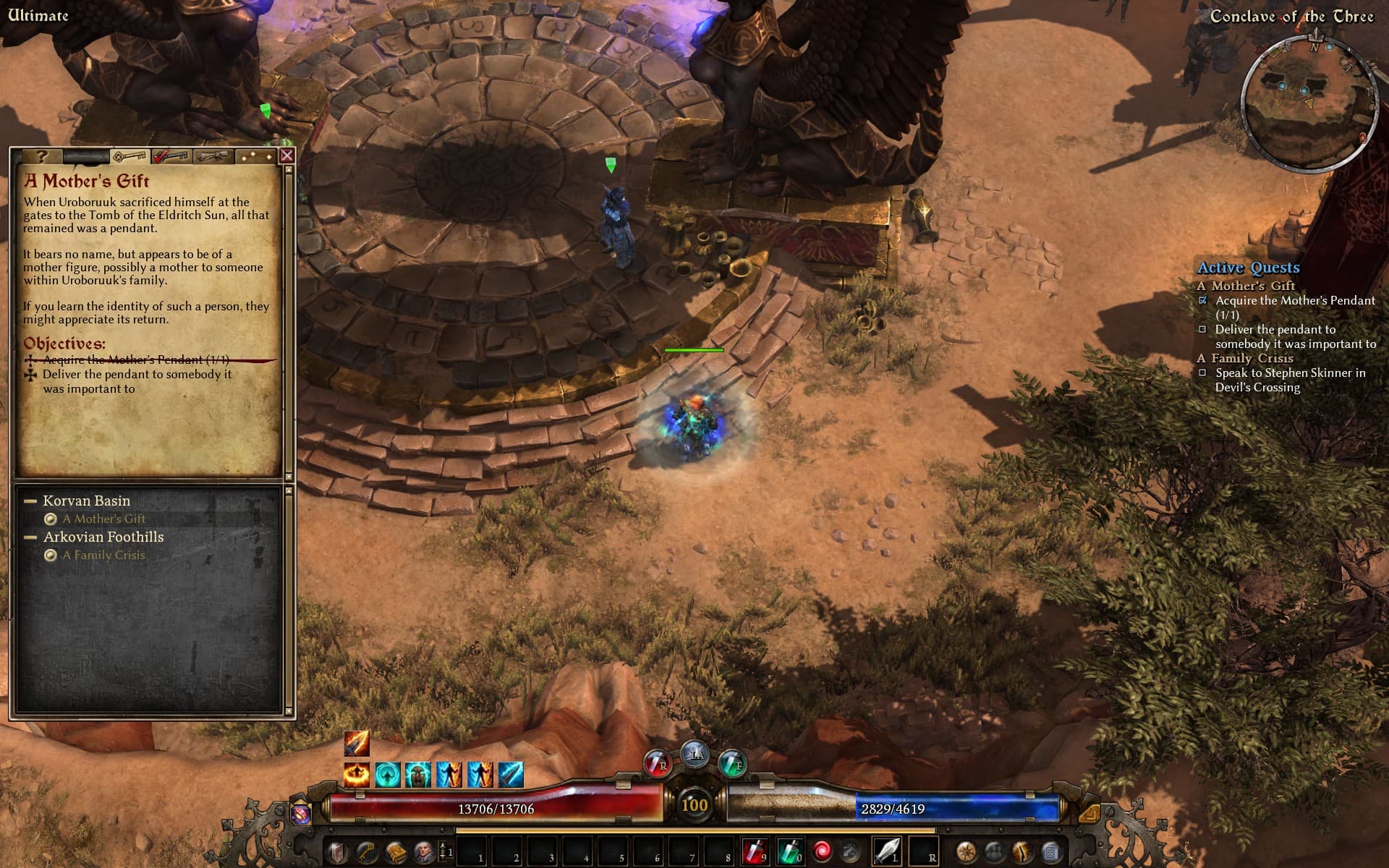Use the green energy potion slot
The height and width of the screenshot is (868, 1389).
point(789,851)
